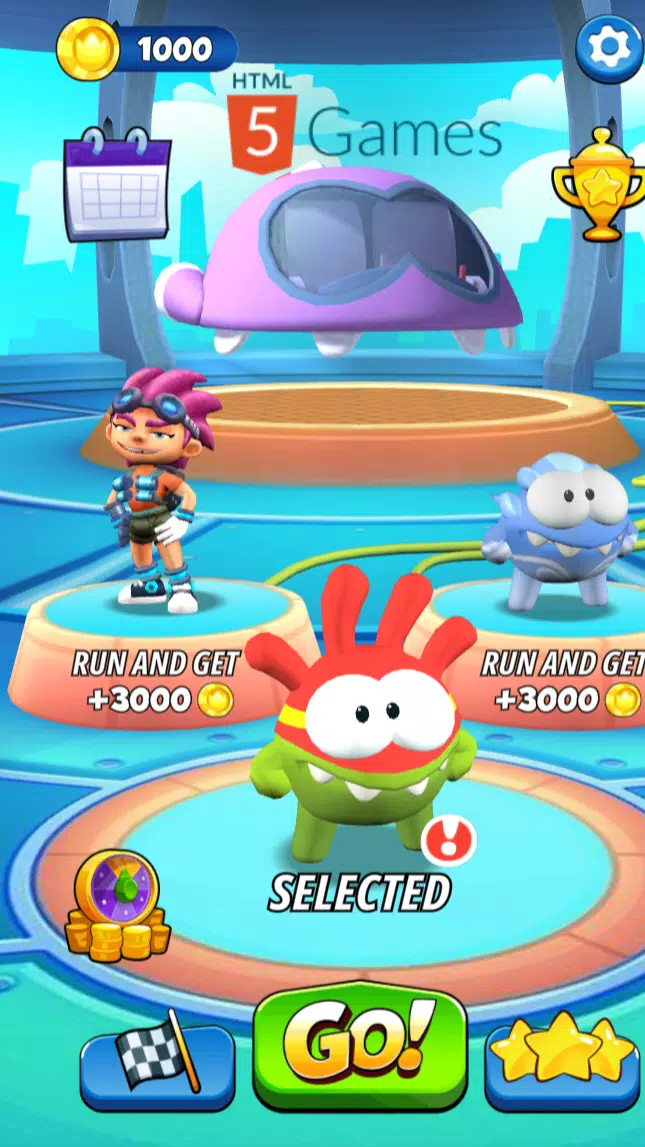Open the daily calendar rewards
Image resolution: width=645 pixels, height=1147 pixels.
click(x=117, y=185)
